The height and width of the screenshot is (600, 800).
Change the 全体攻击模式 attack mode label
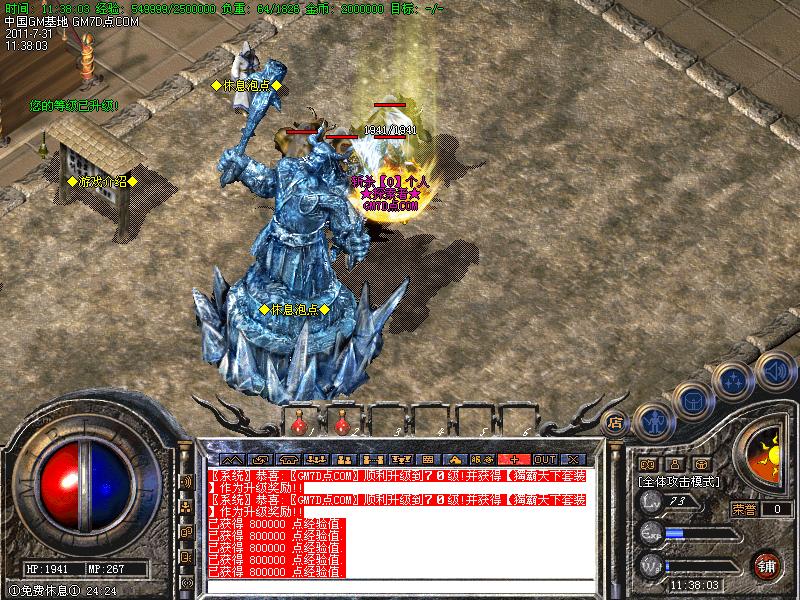pyautogui.click(x=680, y=481)
